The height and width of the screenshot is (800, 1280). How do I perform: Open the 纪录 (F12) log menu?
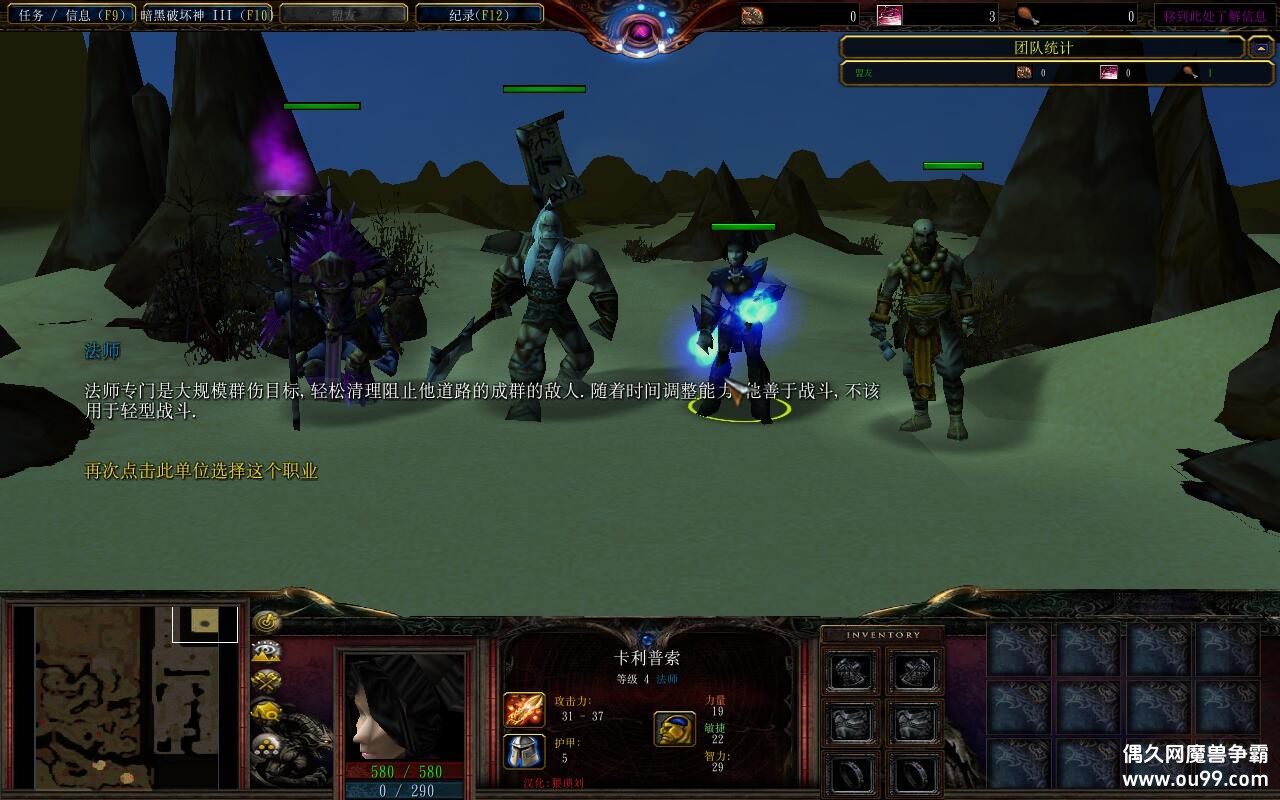click(x=479, y=15)
